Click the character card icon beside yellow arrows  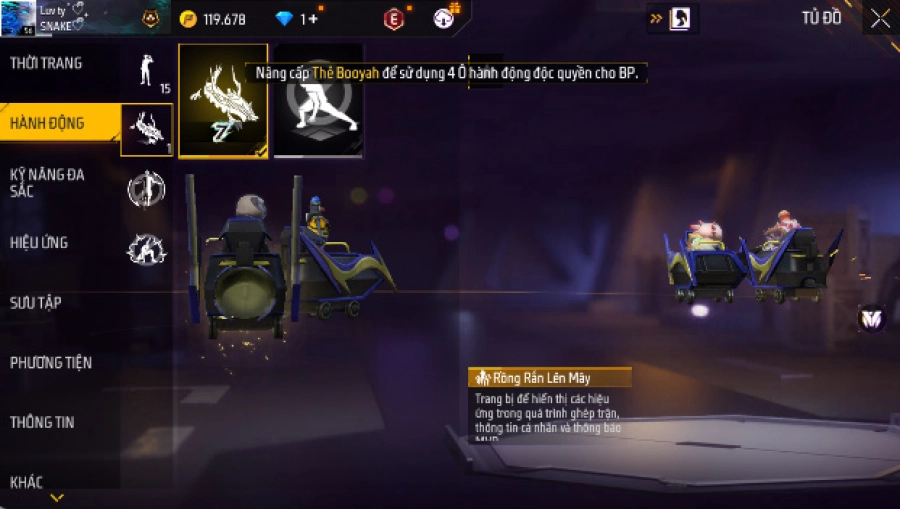(x=679, y=18)
